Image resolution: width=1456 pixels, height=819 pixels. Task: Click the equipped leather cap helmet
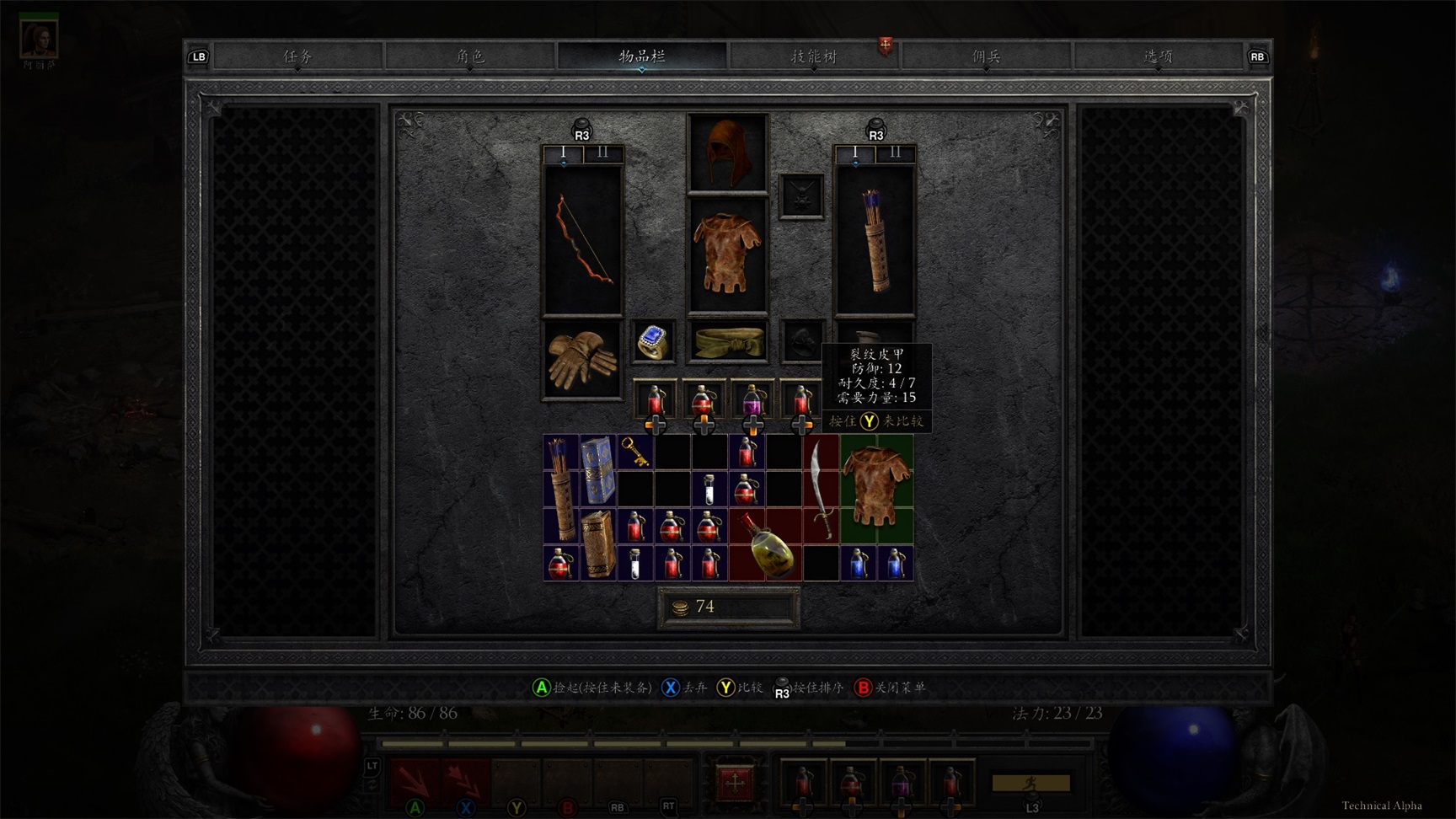coord(727,153)
